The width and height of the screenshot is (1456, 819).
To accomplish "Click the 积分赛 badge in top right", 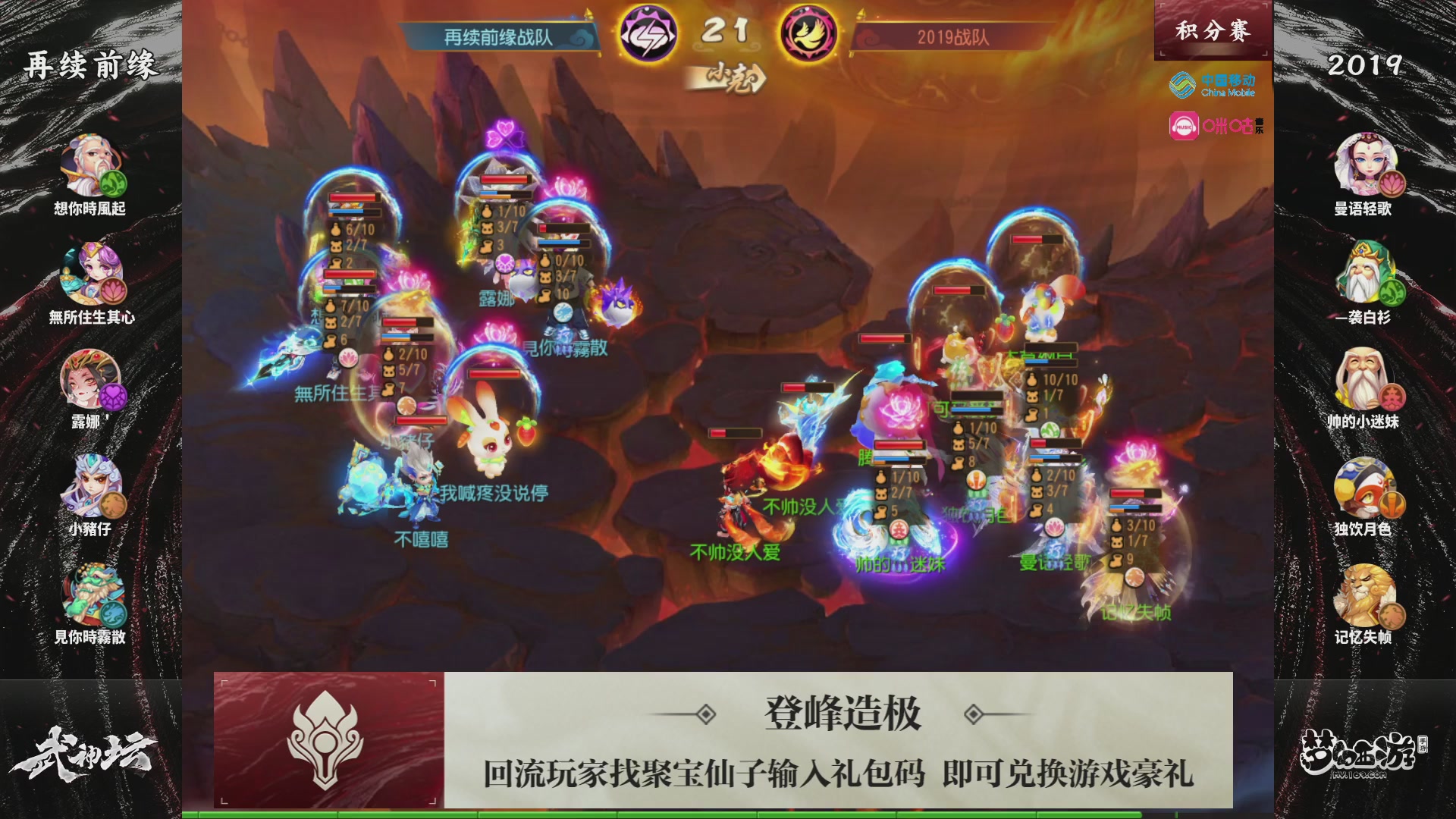I will point(1212,29).
